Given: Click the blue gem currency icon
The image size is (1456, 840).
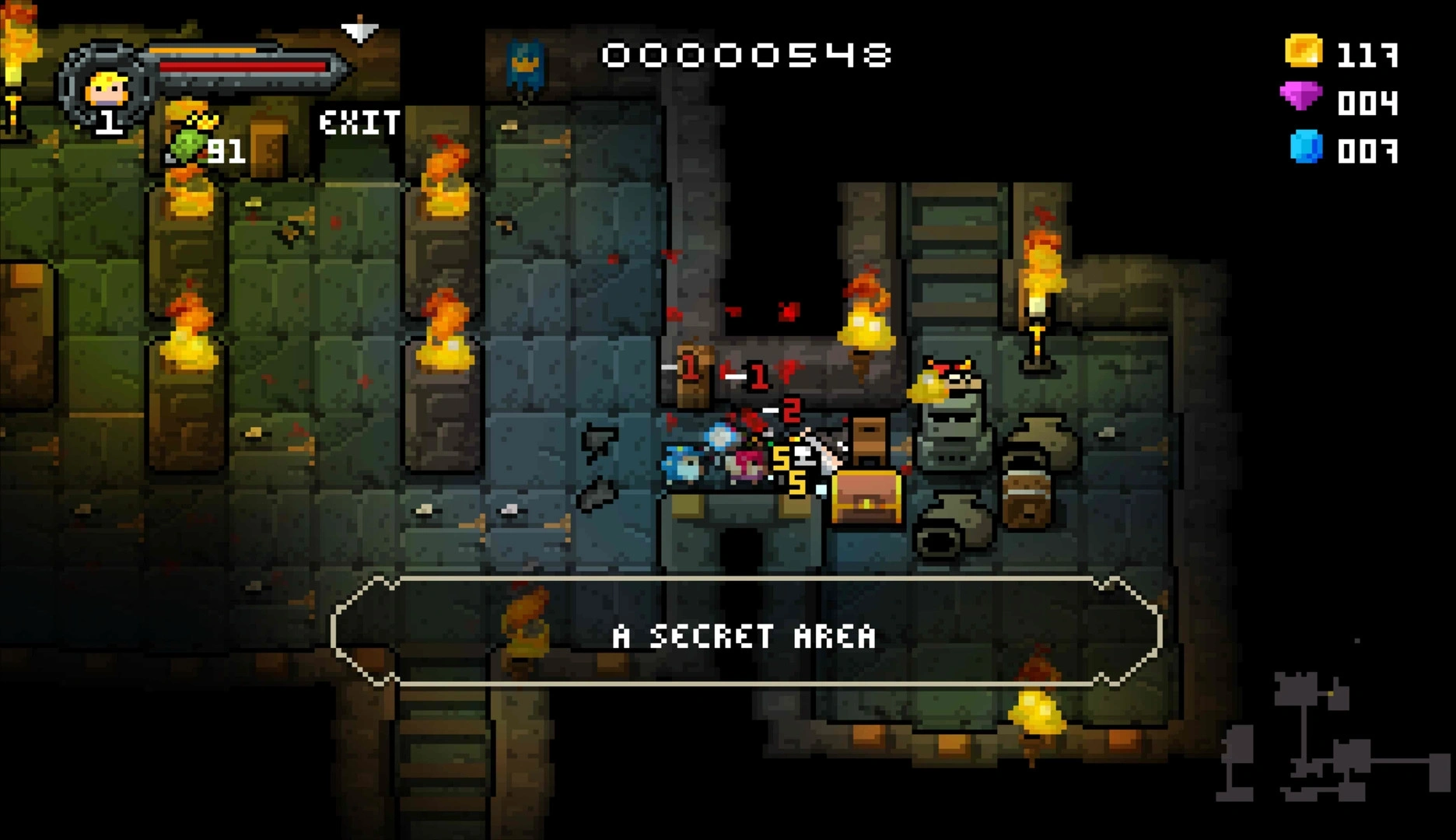Looking at the screenshot, I should pos(1306,147).
